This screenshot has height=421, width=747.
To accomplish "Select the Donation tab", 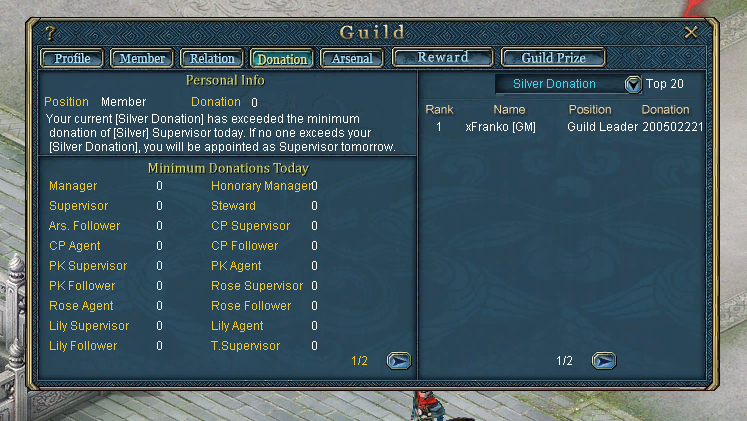I will point(282,59).
